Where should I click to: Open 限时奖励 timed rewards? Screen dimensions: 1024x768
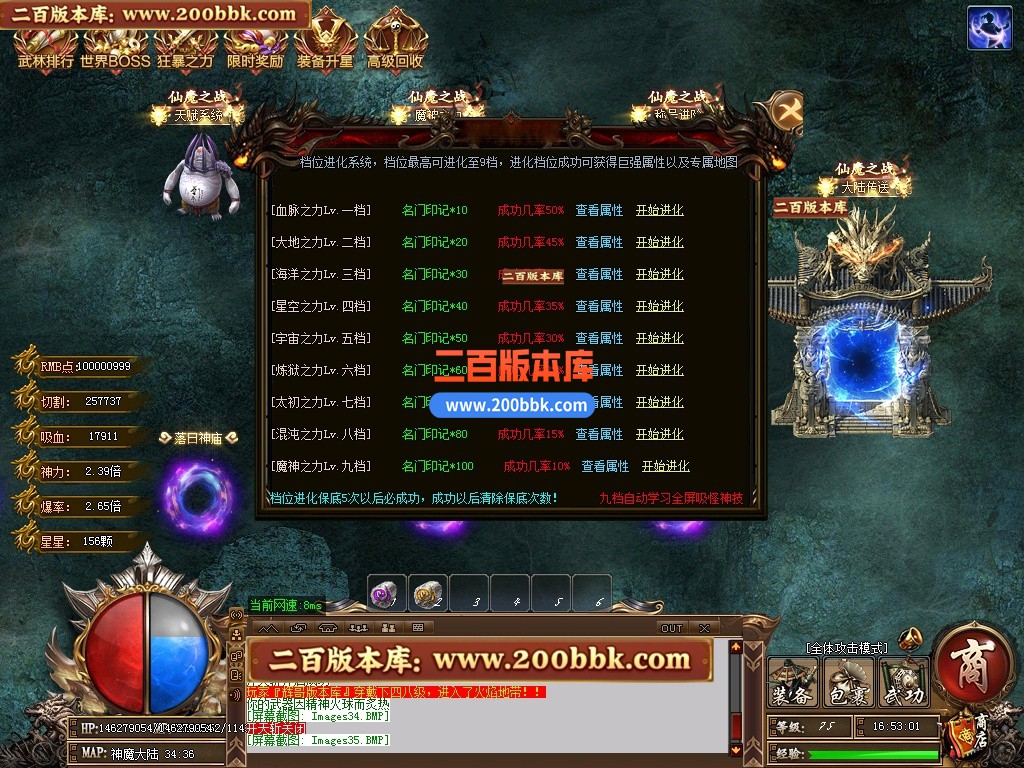[255, 45]
